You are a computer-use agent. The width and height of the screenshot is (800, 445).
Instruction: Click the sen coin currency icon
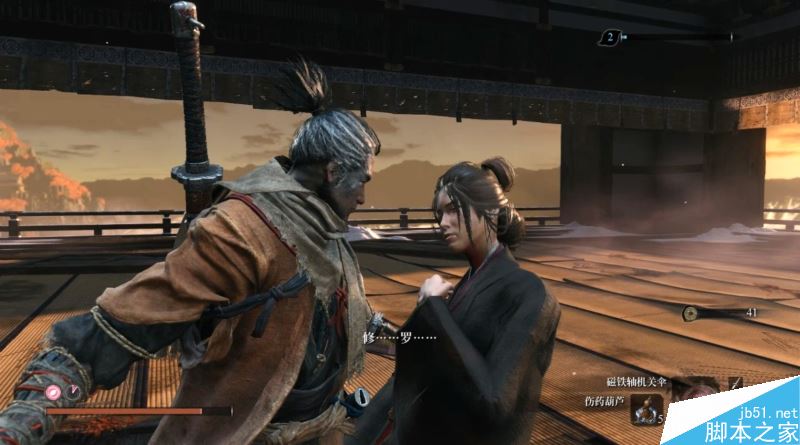point(690,313)
